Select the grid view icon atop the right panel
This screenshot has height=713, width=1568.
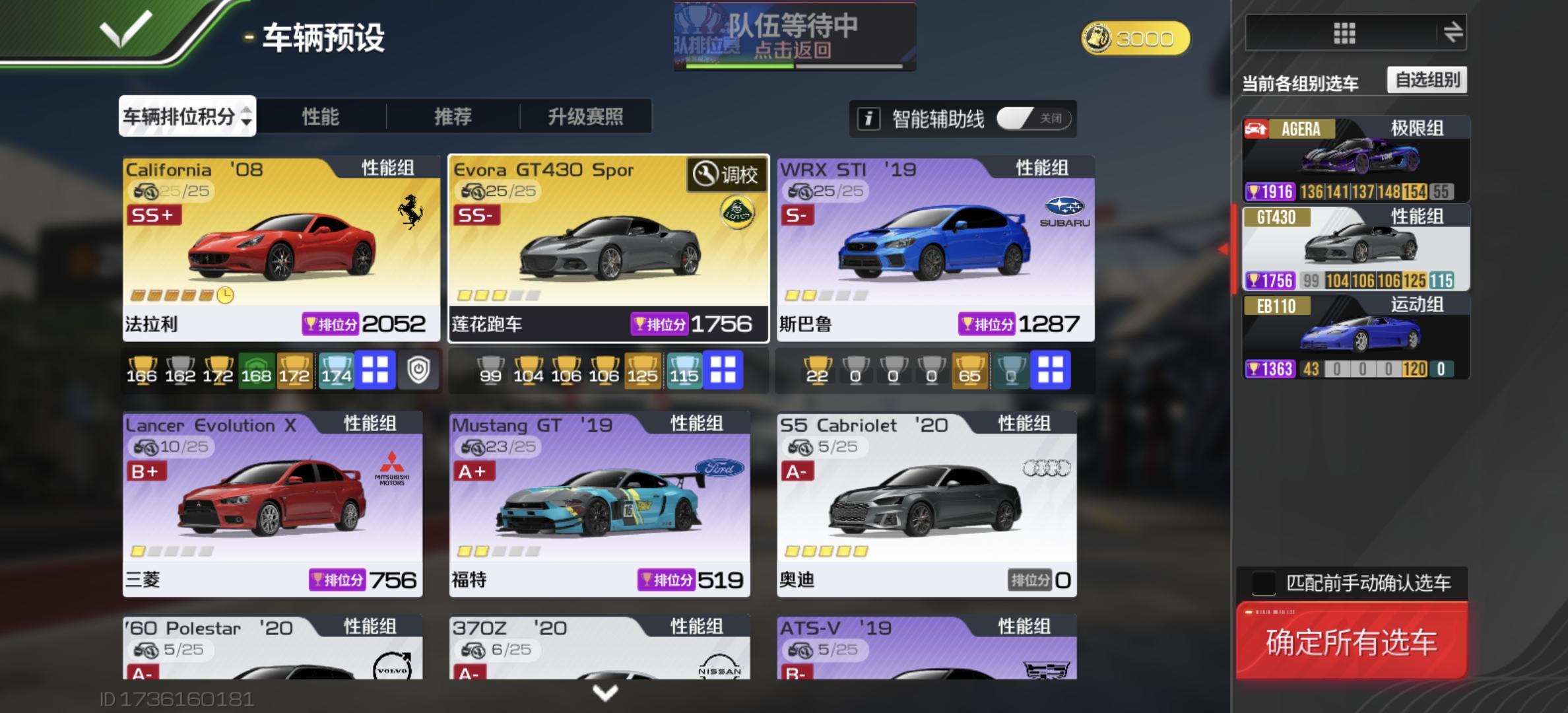pos(1343,35)
